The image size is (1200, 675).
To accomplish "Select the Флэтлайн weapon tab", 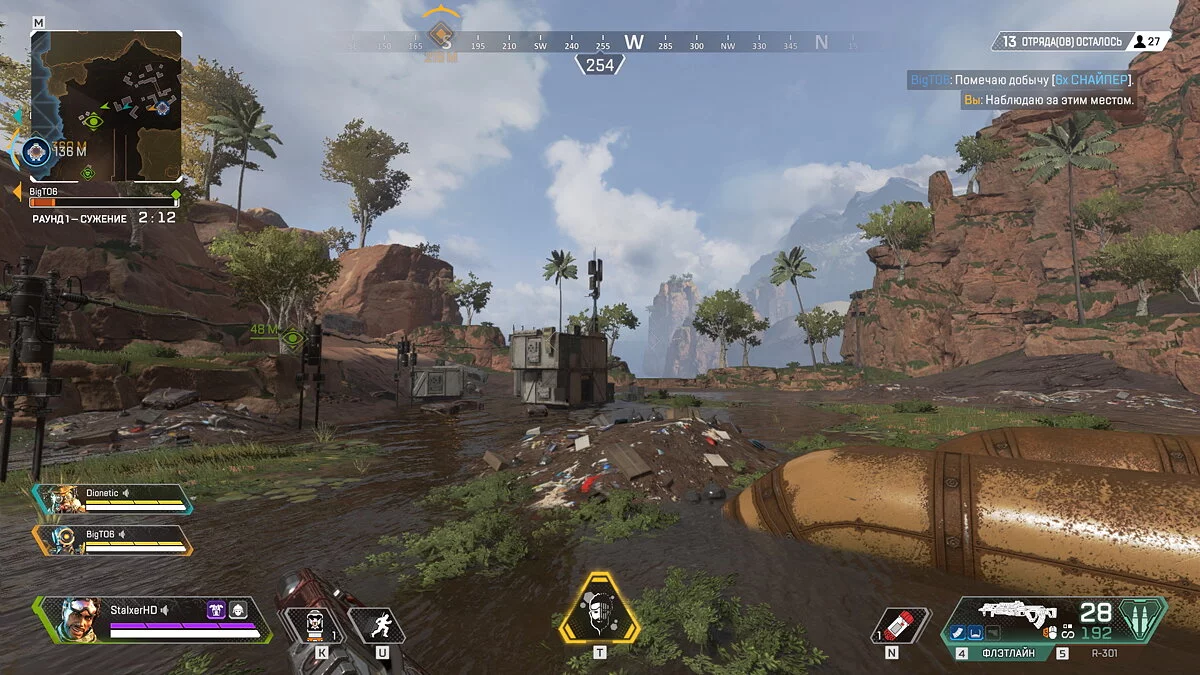I will click(1016, 653).
